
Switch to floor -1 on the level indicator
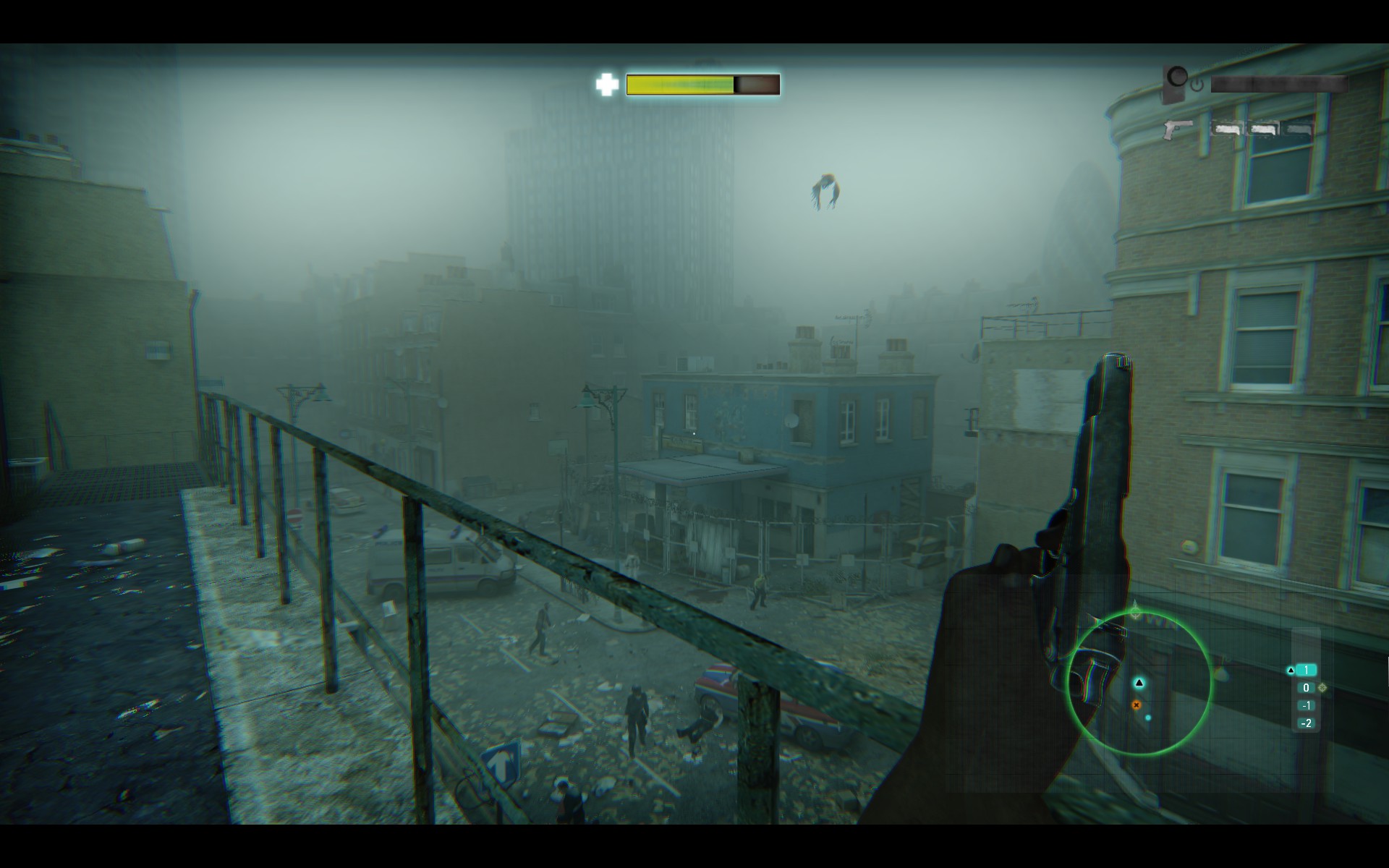coord(1306,705)
